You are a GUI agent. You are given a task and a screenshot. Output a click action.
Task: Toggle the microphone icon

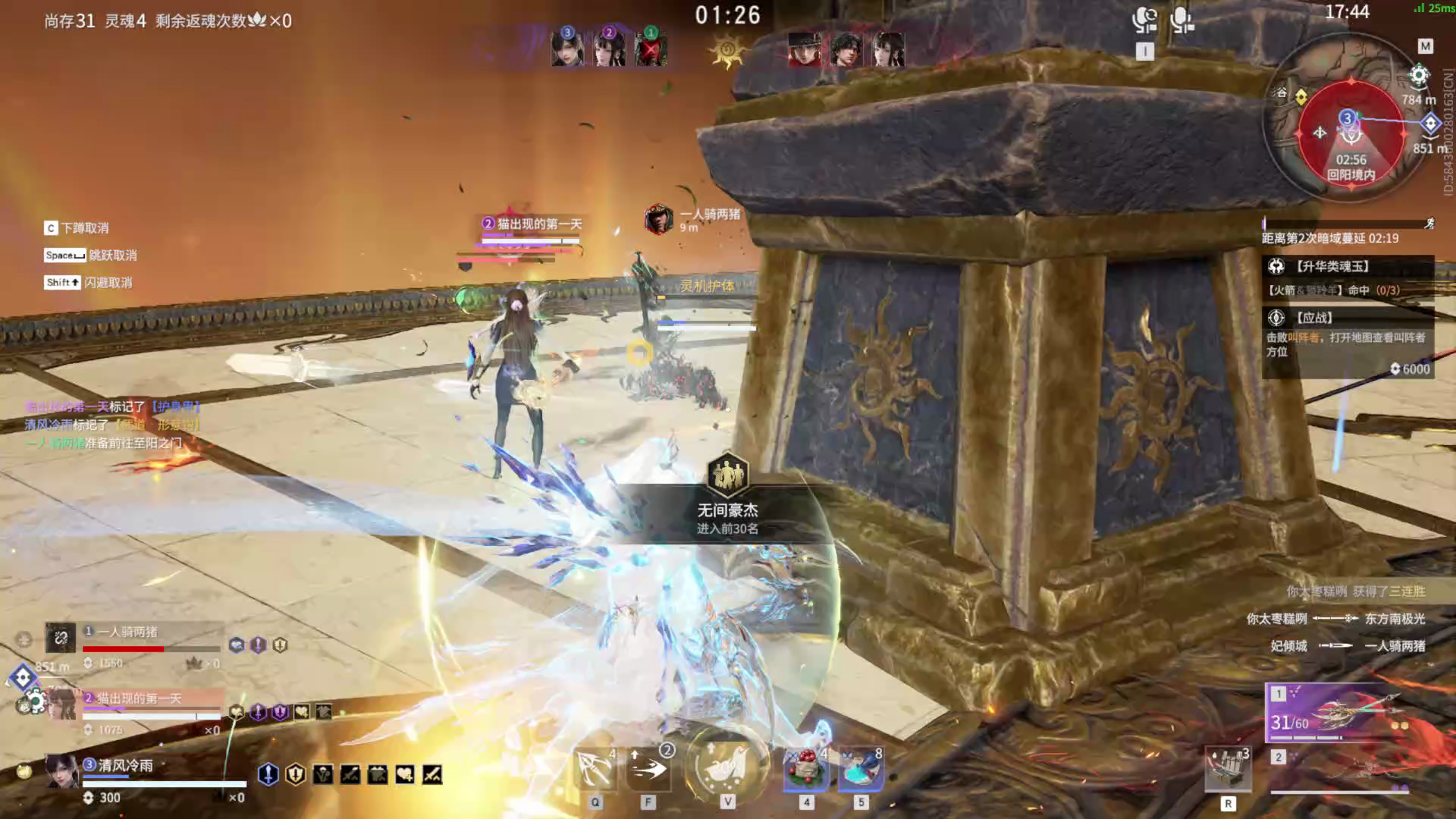(x=1181, y=20)
